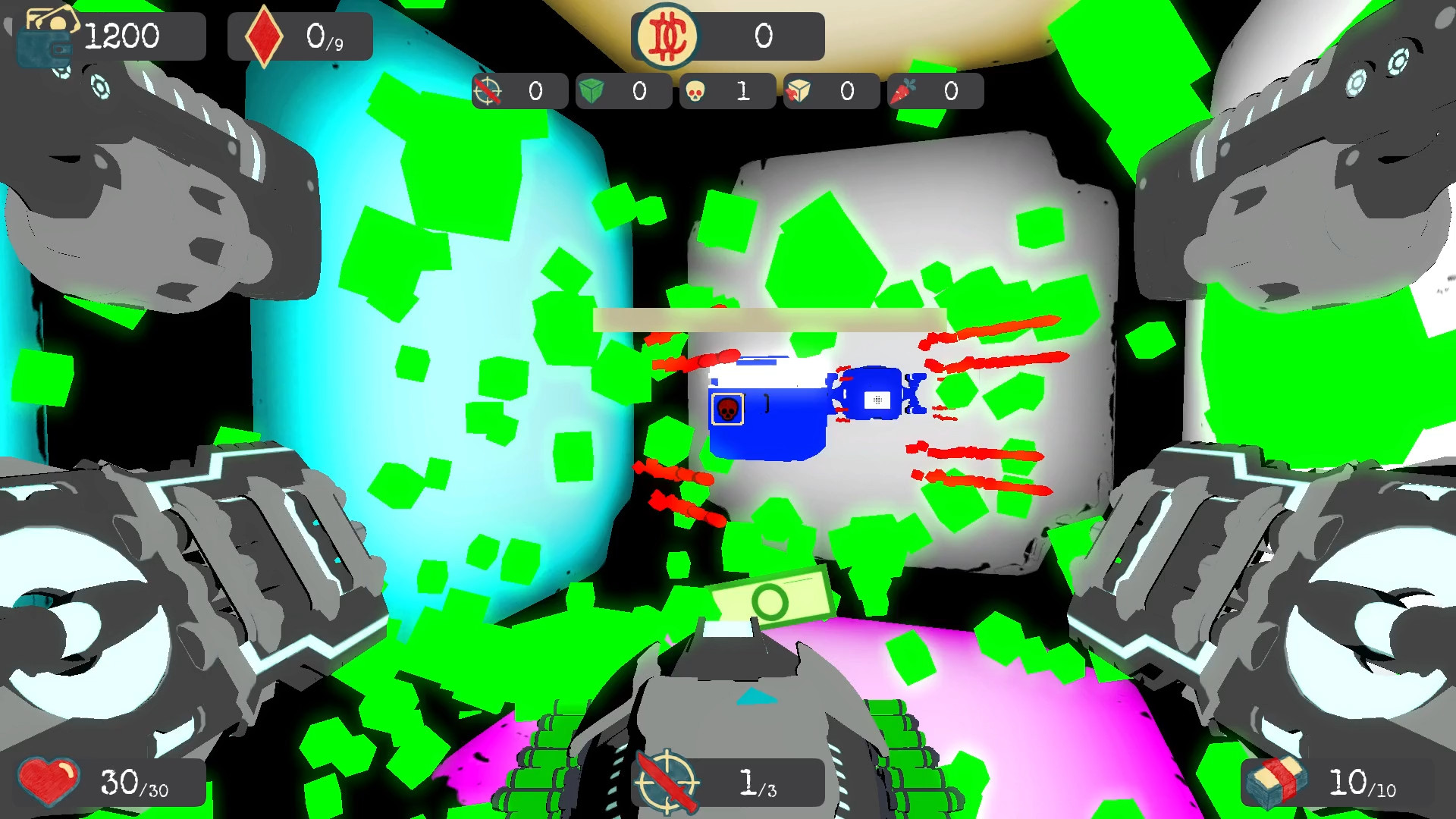
Task: Click the 1200 cash amount text
Action: coord(121,34)
